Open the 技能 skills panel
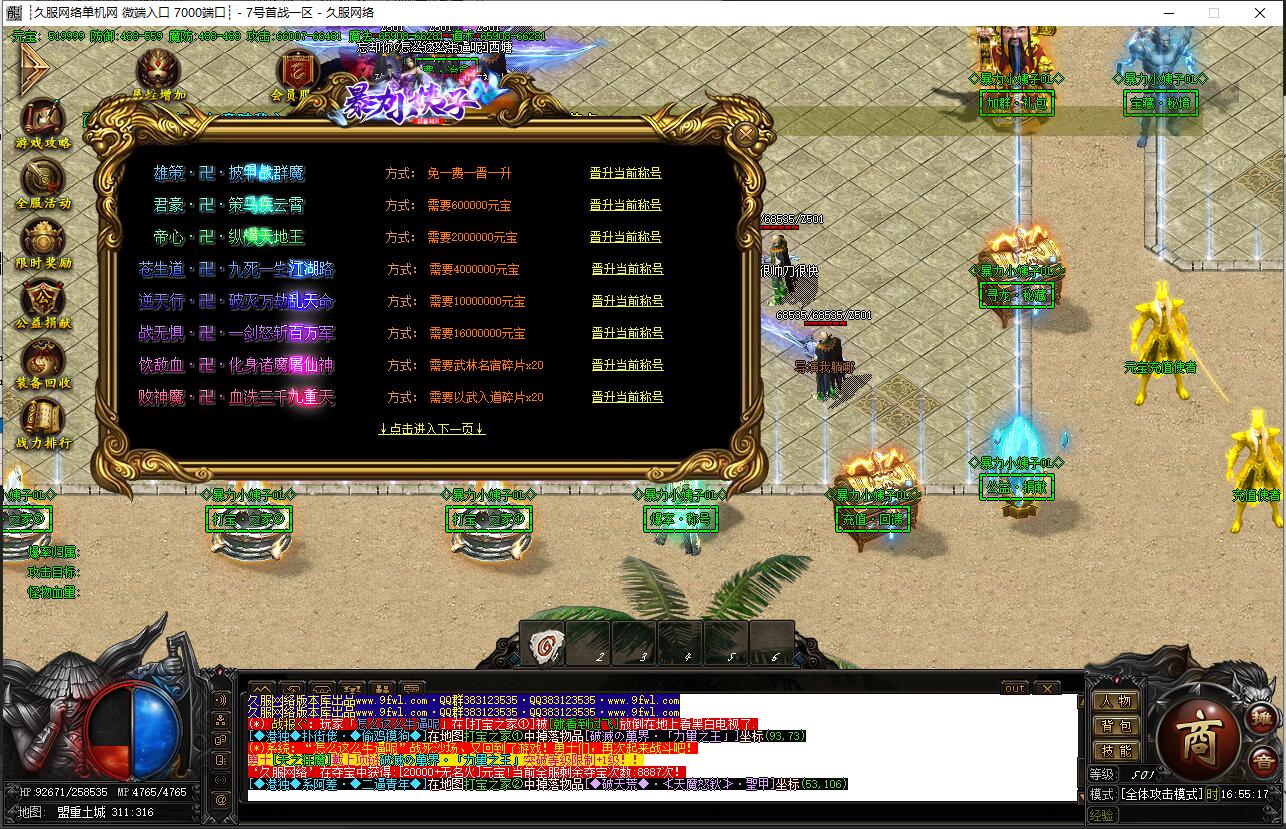The image size is (1286, 829). pyautogui.click(x=1115, y=751)
